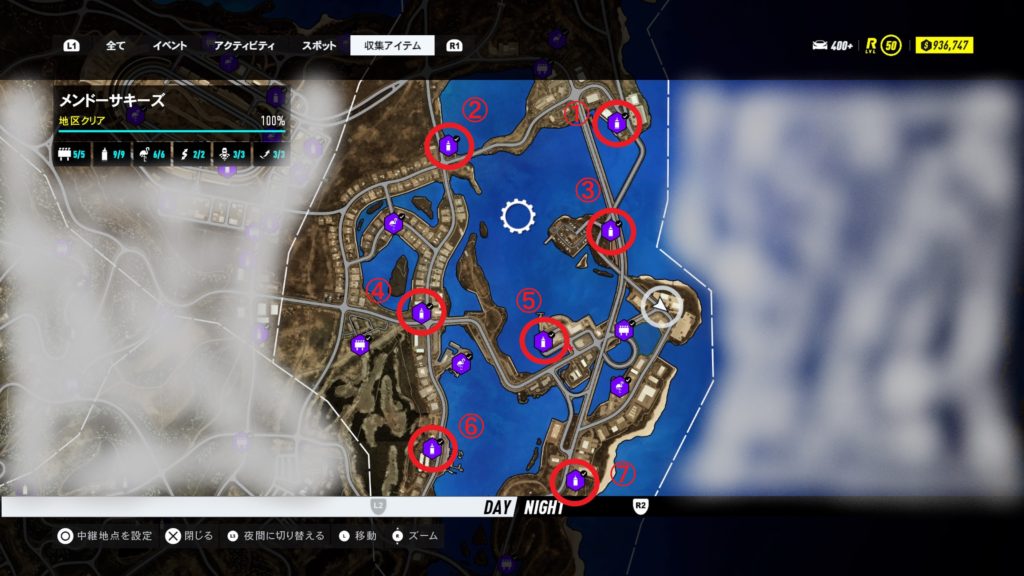Screen dimensions: 1024x576
Task: Show the スポット tab
Action: (x=319, y=45)
